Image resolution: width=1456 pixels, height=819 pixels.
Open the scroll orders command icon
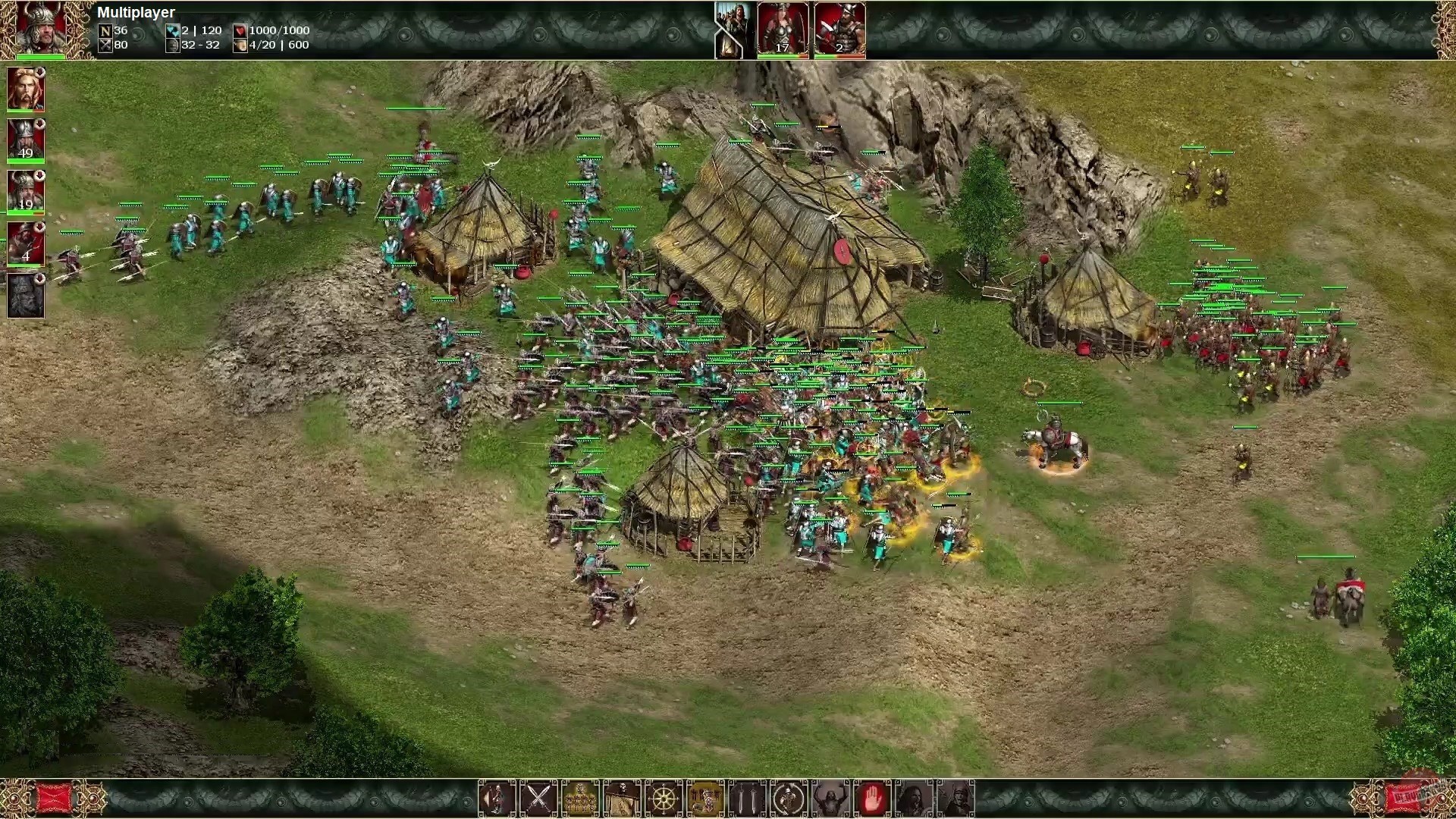pyautogui.click(x=705, y=798)
